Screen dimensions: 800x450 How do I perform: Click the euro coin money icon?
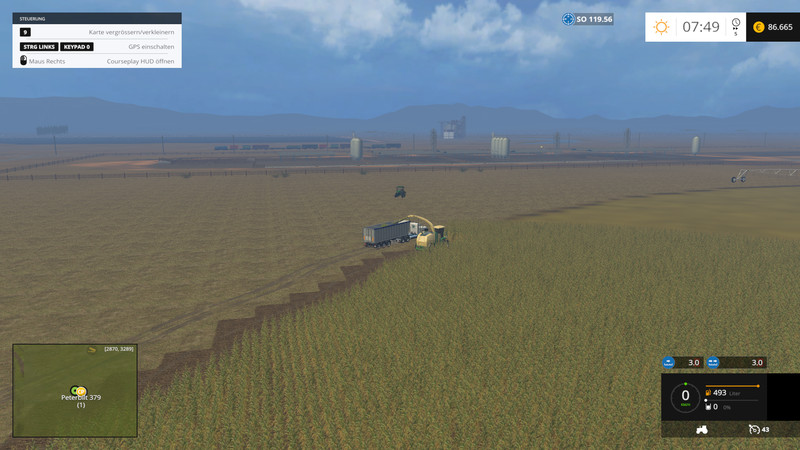[758, 27]
